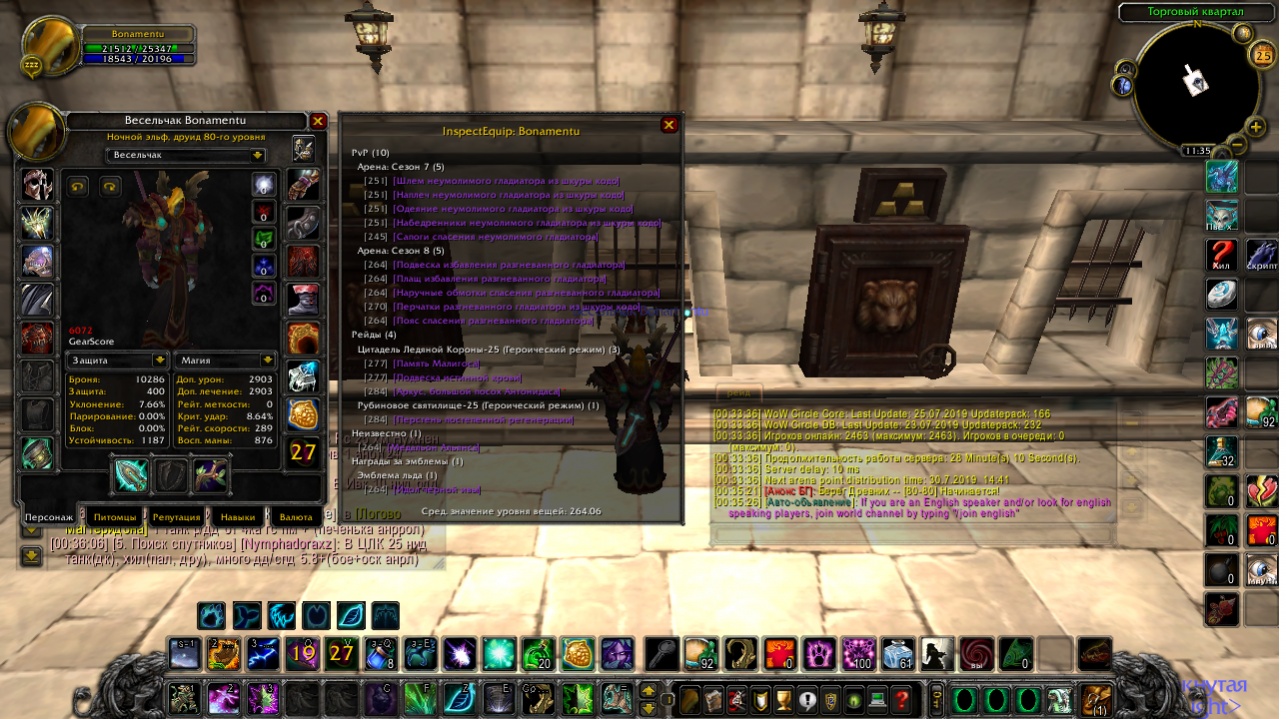This screenshot has width=1286, height=719.
Task: Close the InspectEquip window
Action: pos(669,125)
